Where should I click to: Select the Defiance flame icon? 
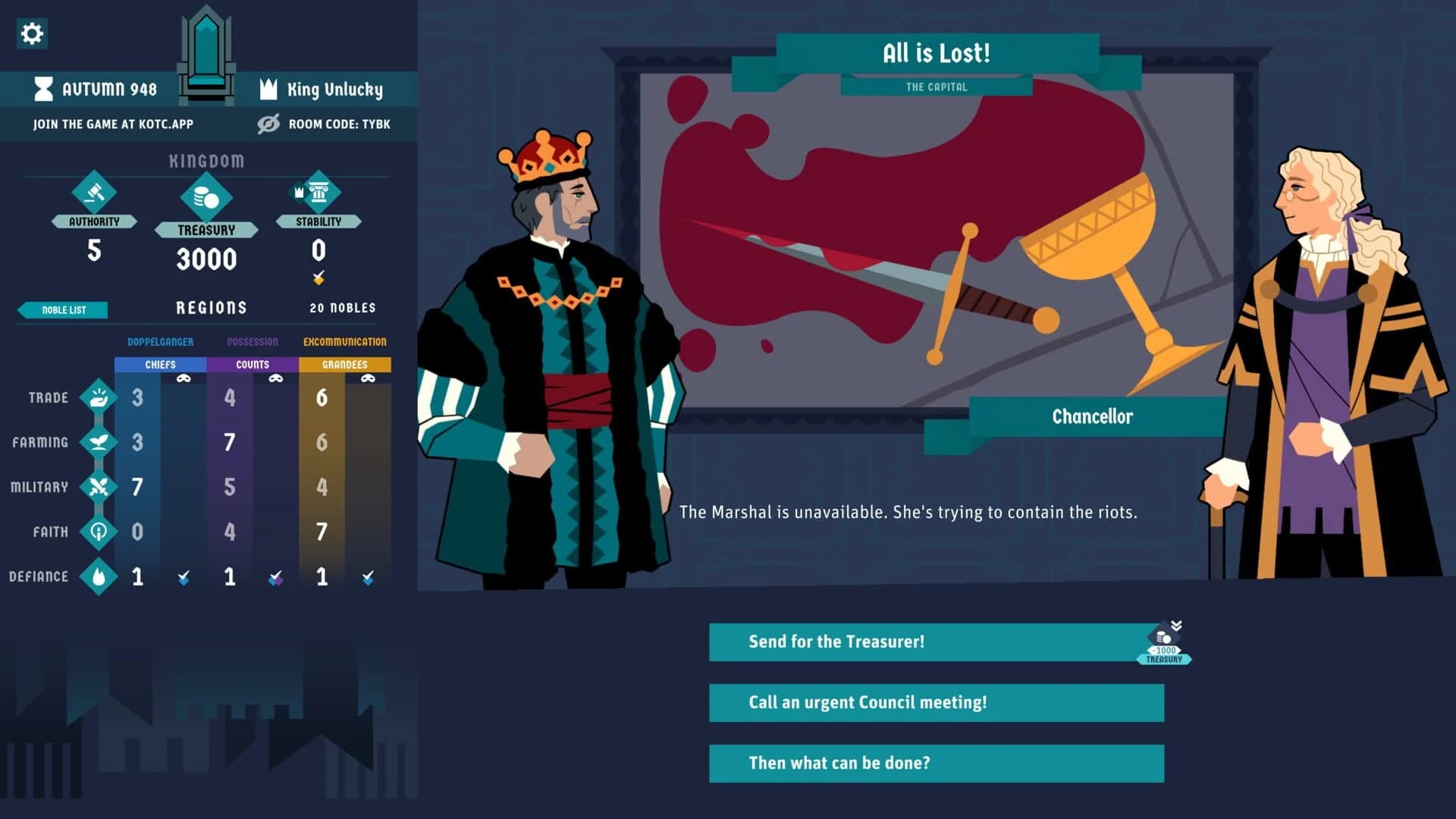click(x=98, y=576)
